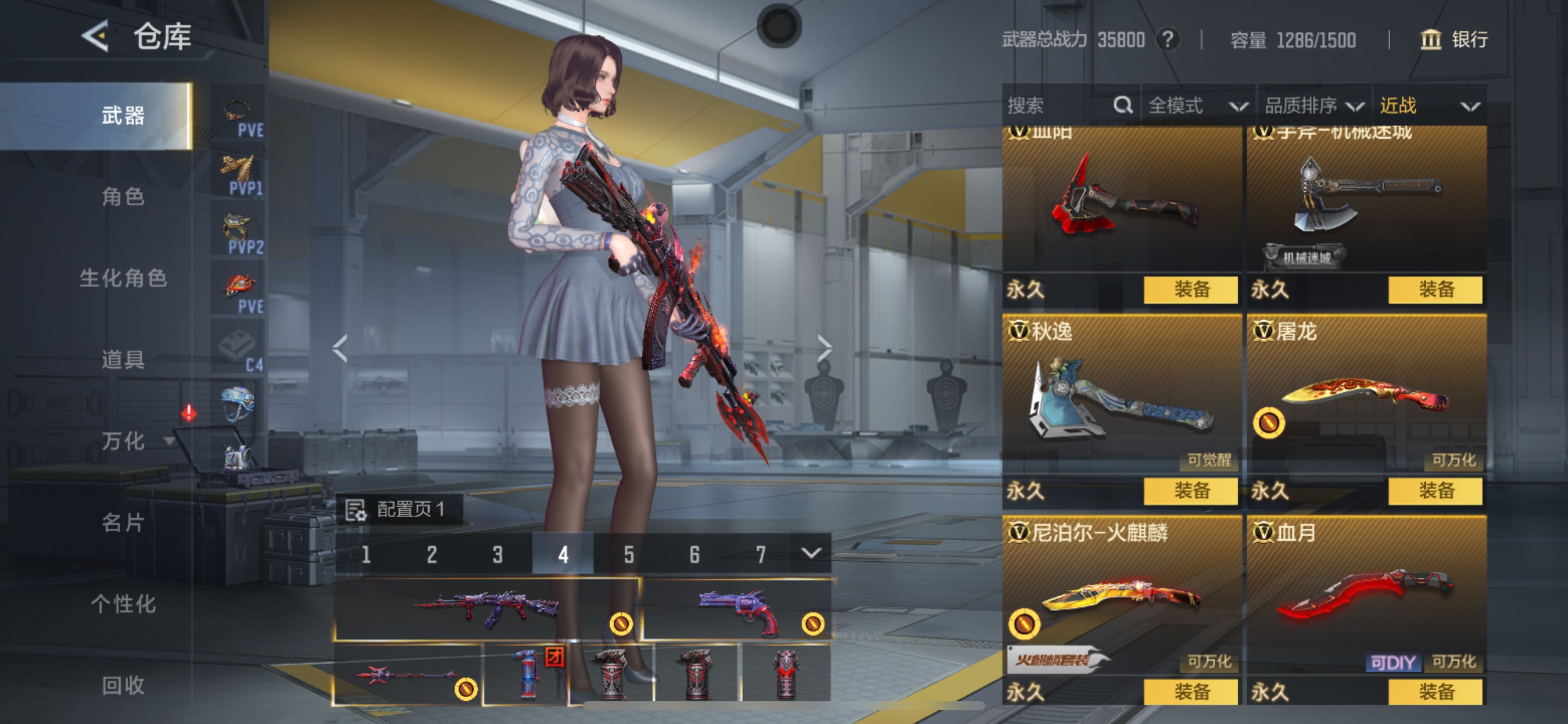Select the revolver secondary weapon slot
Screen dimensions: 1568x724
point(737,610)
